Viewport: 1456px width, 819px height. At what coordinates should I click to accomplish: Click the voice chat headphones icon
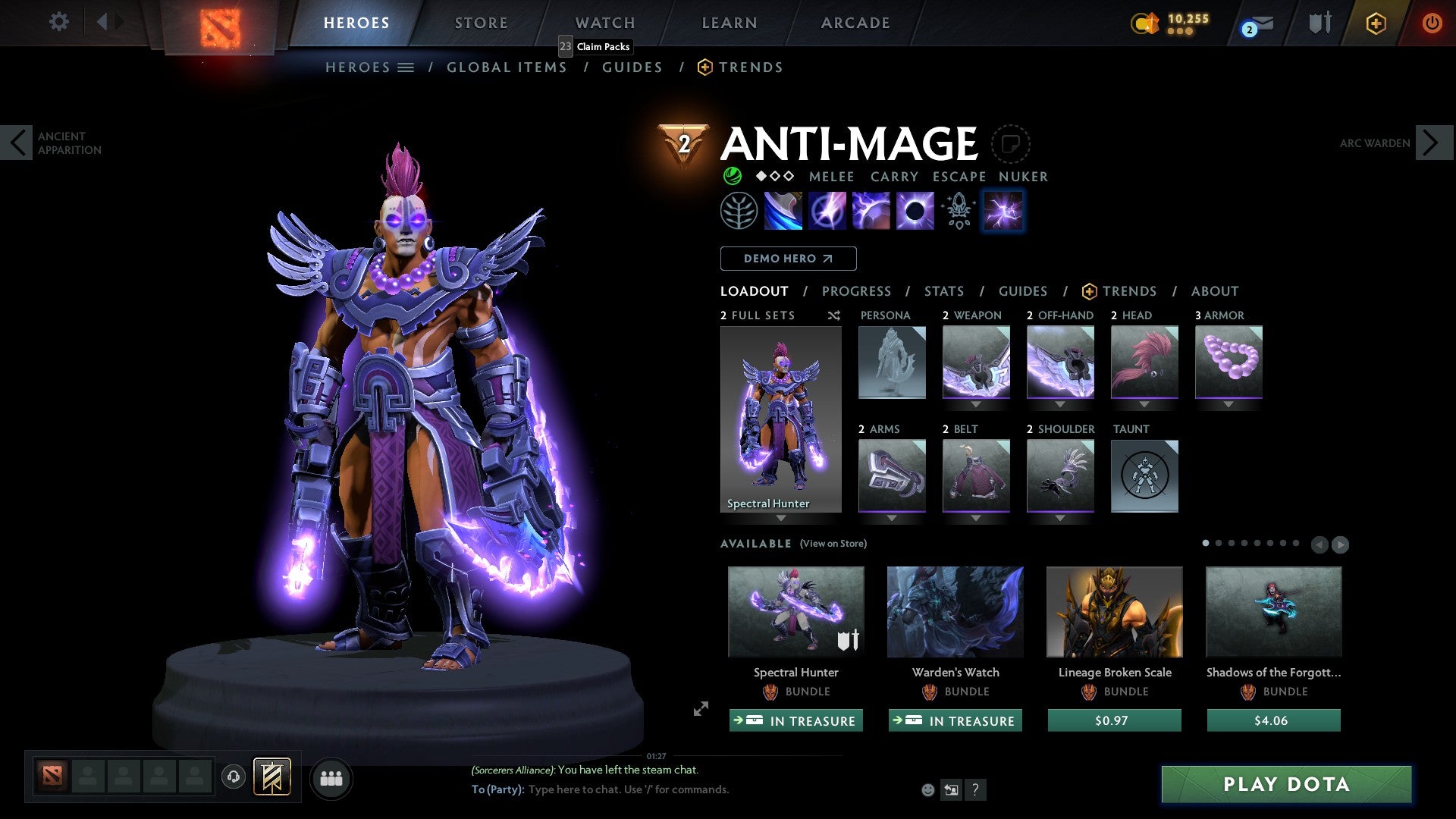(234, 777)
